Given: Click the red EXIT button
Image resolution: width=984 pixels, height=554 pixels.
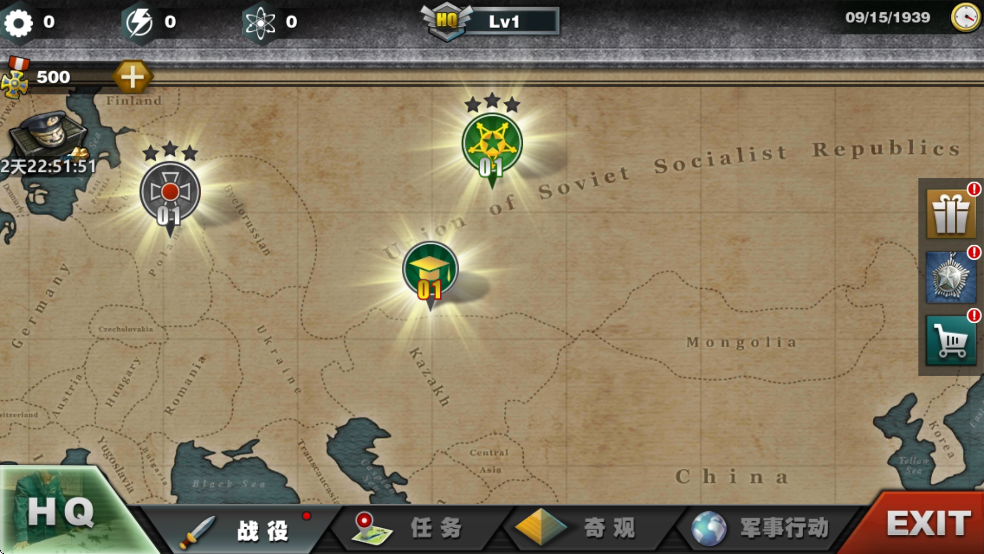Looking at the screenshot, I should coord(927,523).
